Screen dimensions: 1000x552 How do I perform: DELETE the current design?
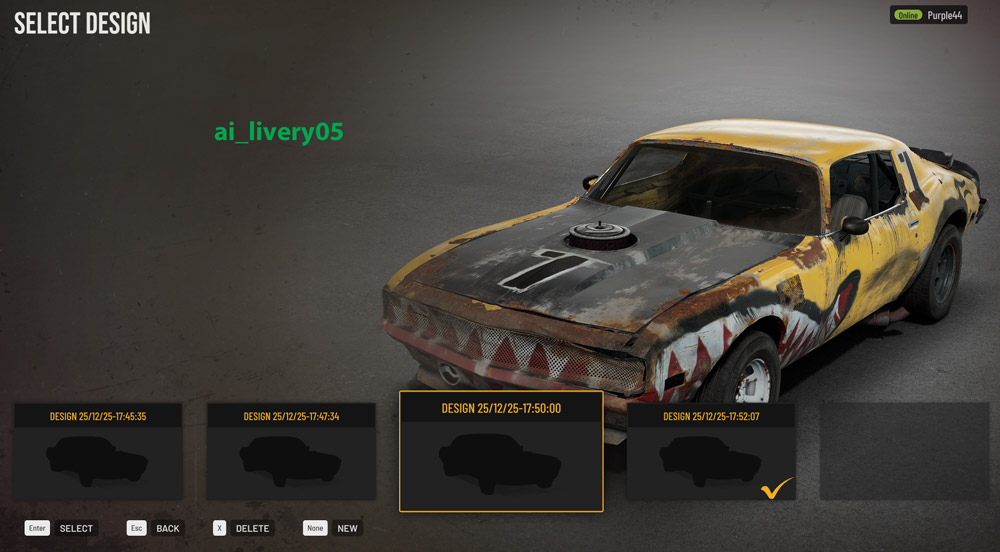click(x=243, y=528)
